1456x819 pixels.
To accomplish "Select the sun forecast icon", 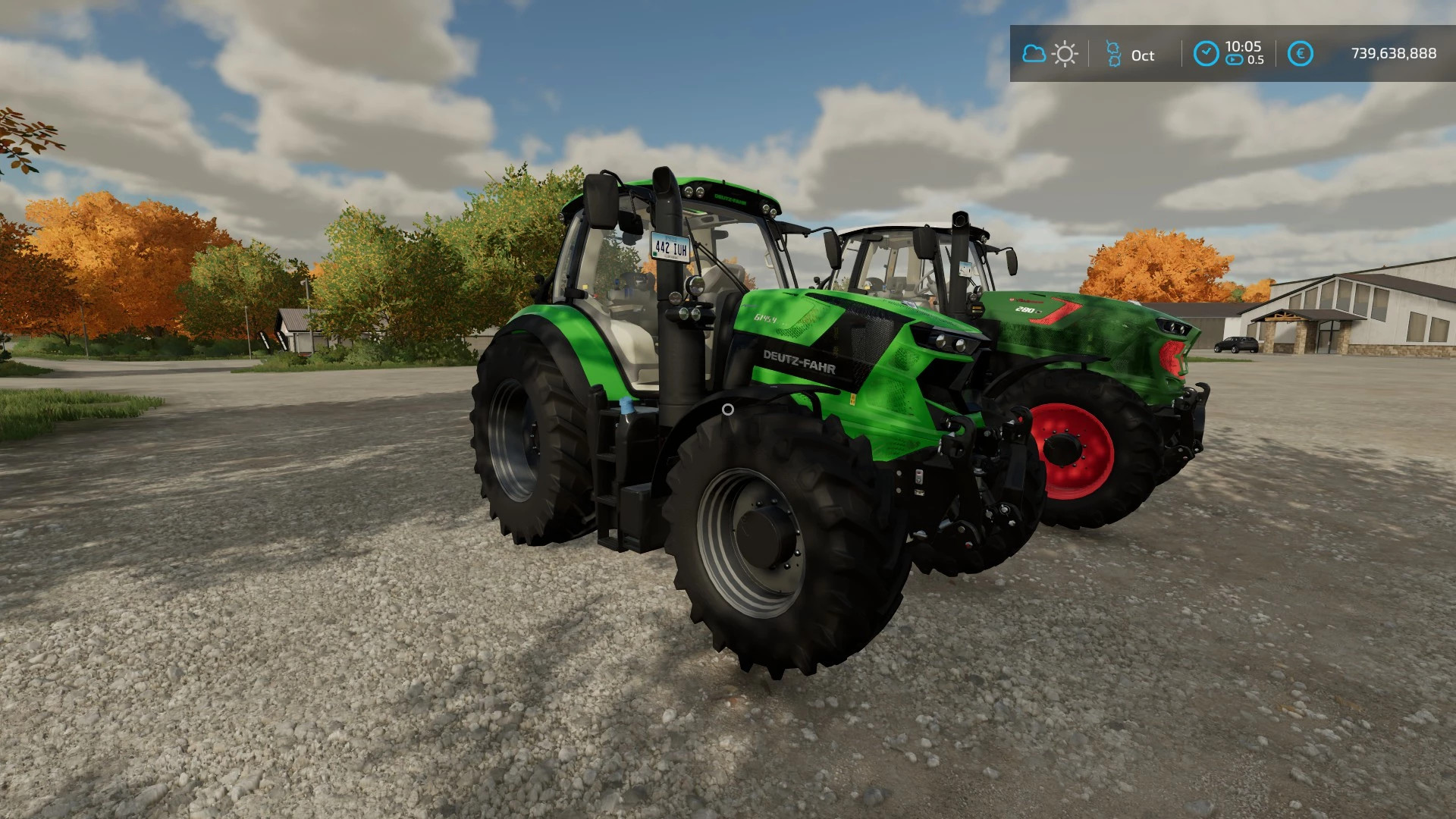I will point(1065,54).
